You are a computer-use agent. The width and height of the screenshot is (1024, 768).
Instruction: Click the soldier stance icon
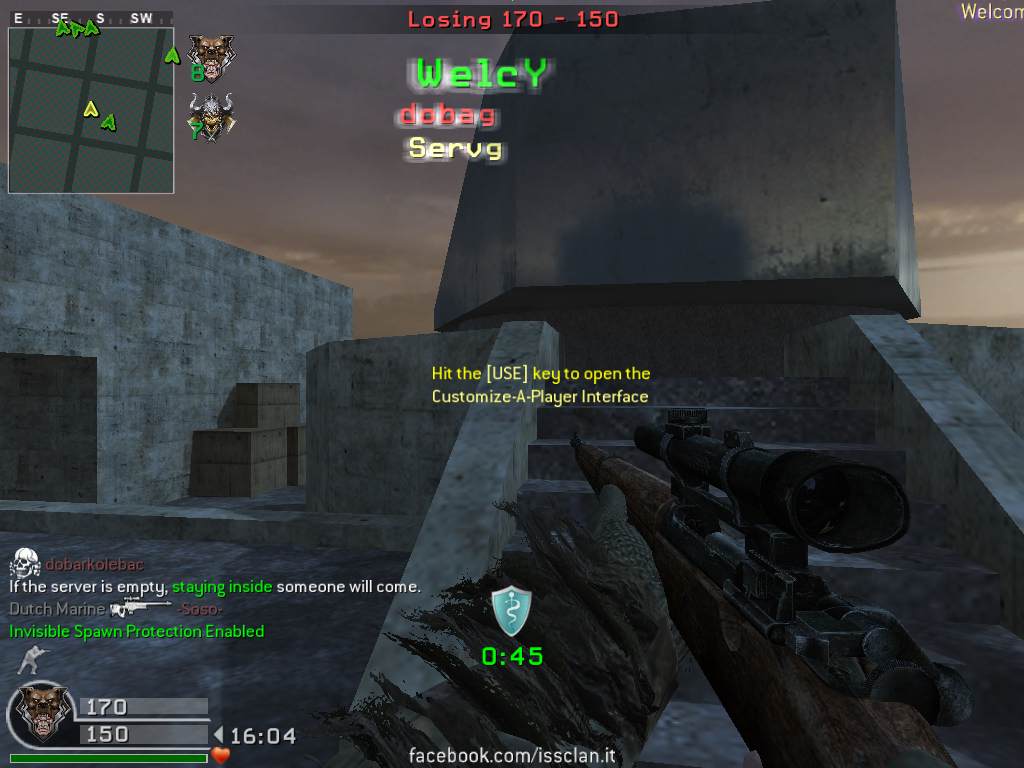[x=31, y=660]
